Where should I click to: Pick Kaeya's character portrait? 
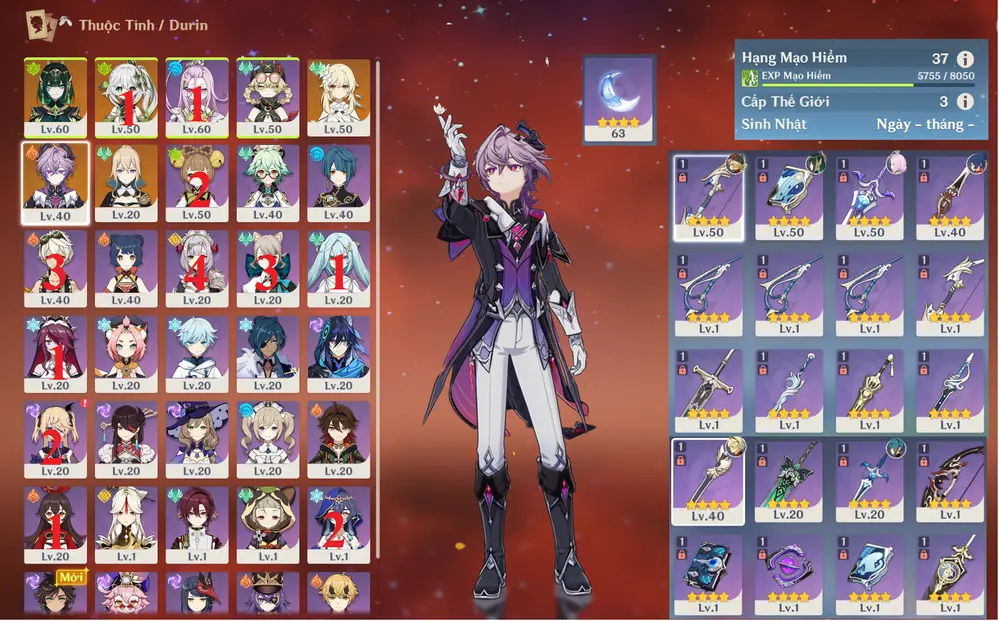tap(267, 354)
